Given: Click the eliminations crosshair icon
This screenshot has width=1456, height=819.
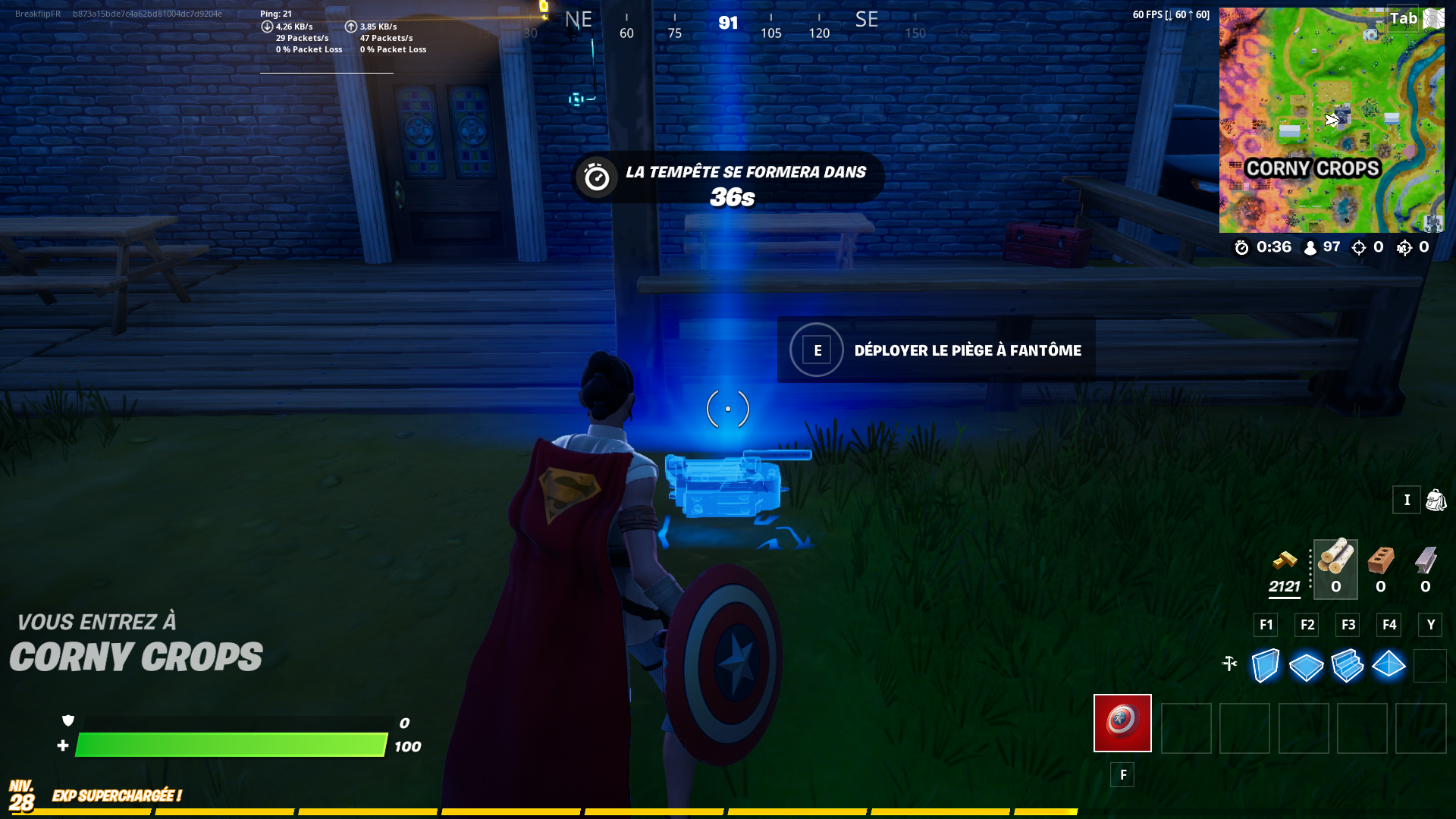Looking at the screenshot, I should [1357, 246].
